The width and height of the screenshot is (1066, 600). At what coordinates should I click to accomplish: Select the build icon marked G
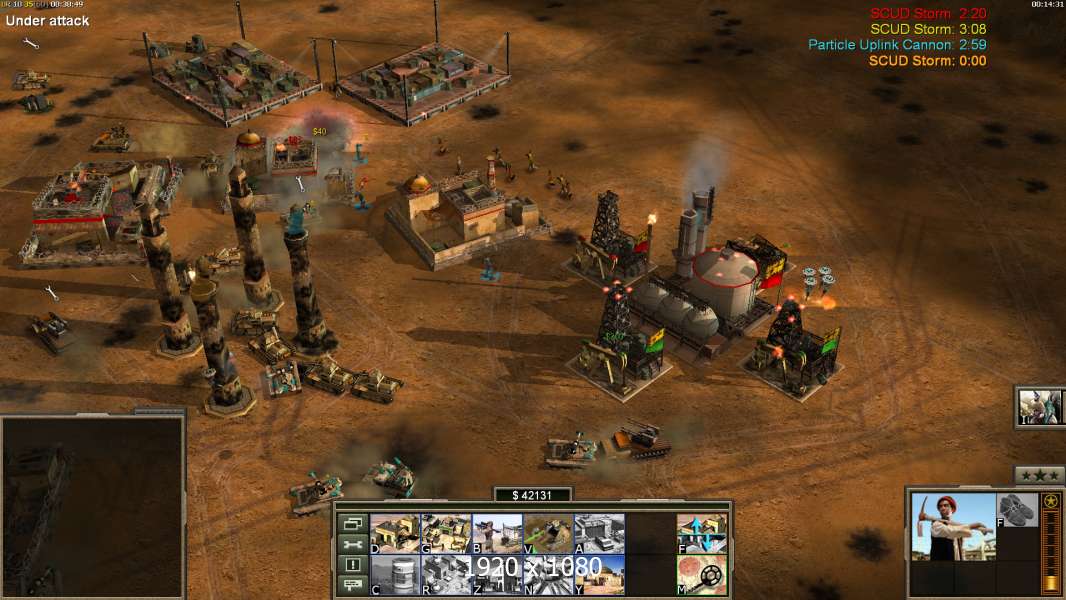tap(446, 534)
